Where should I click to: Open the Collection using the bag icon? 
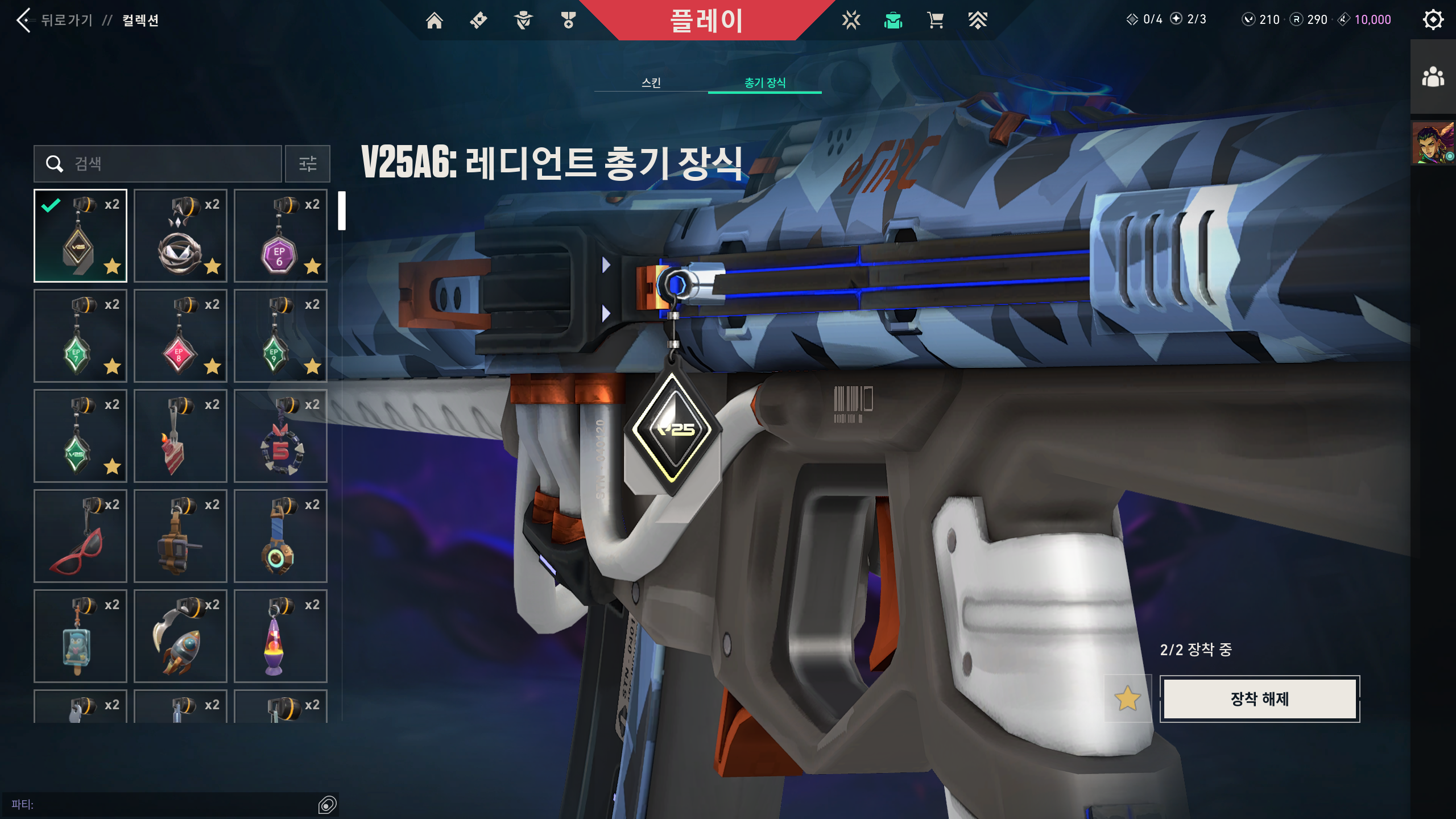click(893, 19)
